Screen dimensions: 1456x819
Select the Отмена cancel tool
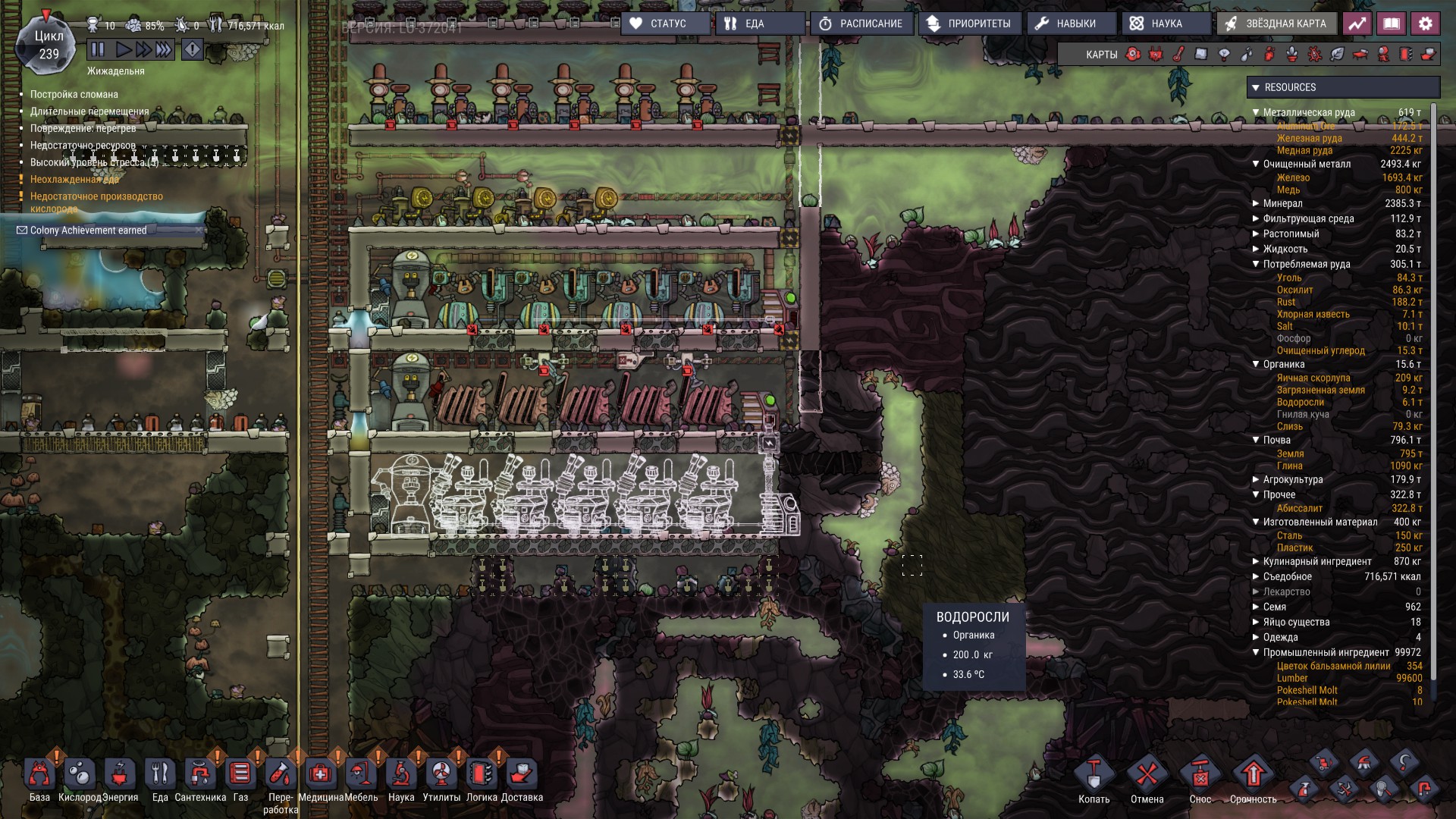coord(1147,777)
